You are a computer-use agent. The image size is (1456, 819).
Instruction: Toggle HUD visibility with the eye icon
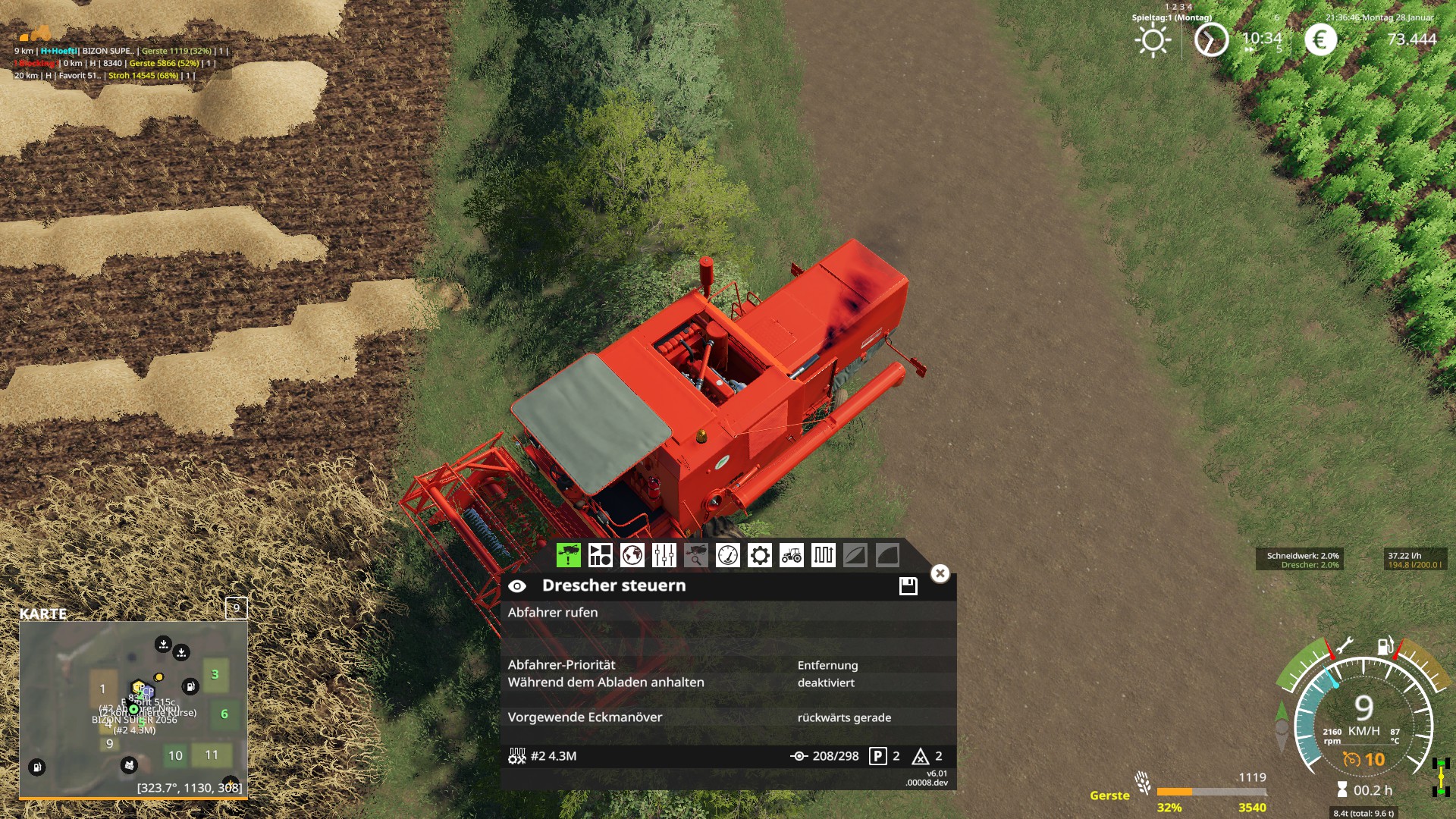pos(518,585)
